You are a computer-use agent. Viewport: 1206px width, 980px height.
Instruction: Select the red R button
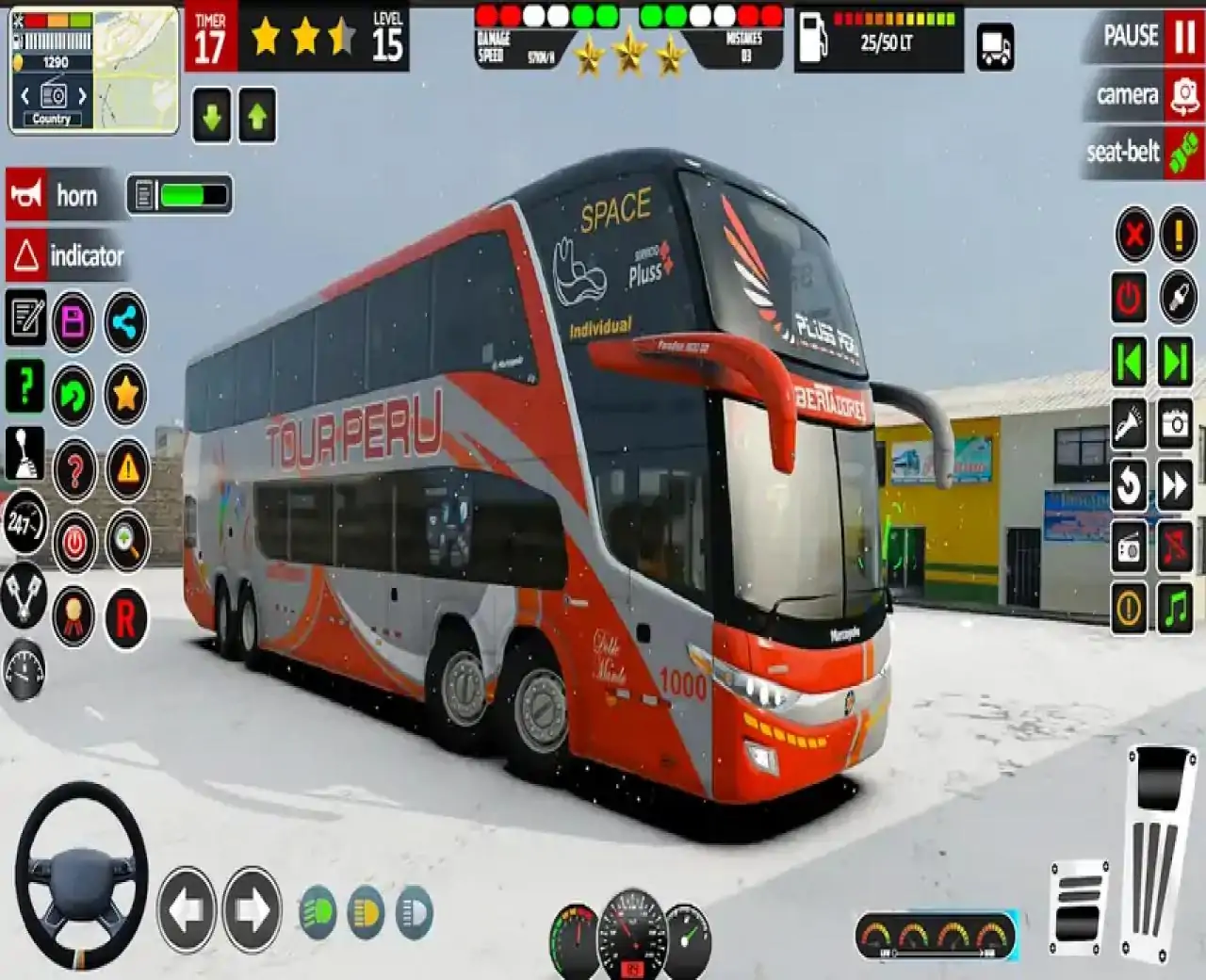[126, 618]
